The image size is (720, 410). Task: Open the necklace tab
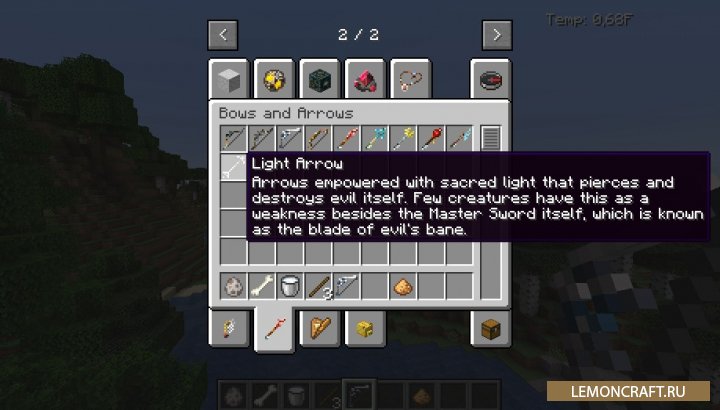pos(408,79)
